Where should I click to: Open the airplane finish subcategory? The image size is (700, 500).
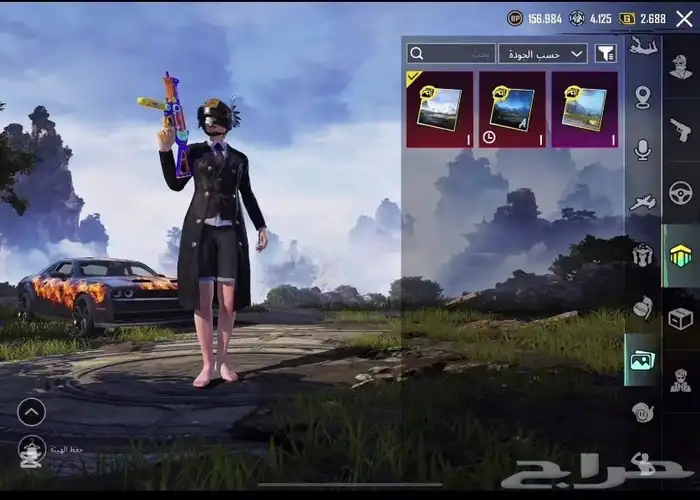click(642, 203)
